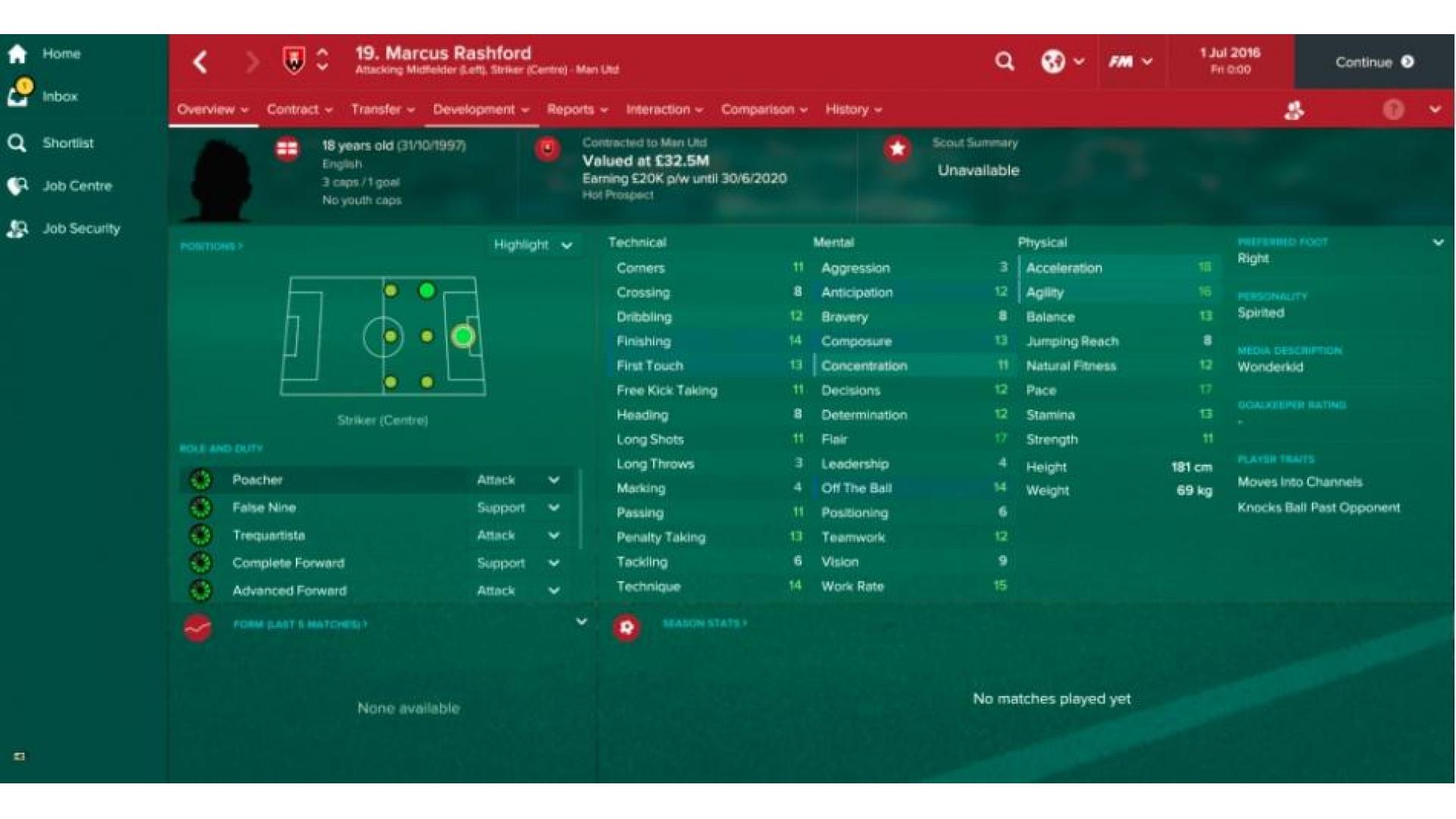Collapse the Form (Last 5 Matches) panel
The height and width of the screenshot is (819, 1456).
pyautogui.click(x=581, y=620)
